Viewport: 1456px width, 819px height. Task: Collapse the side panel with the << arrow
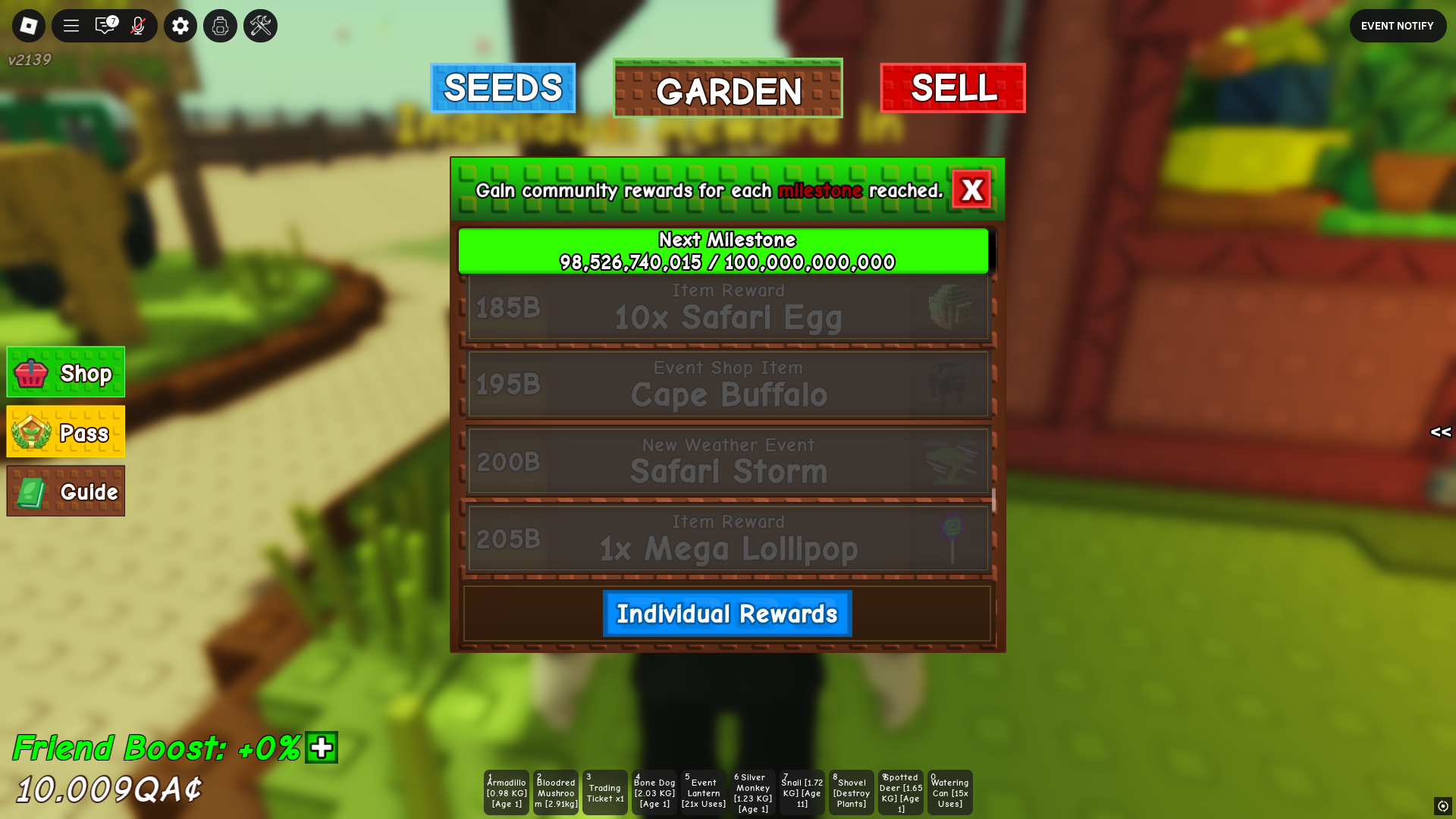(1440, 433)
